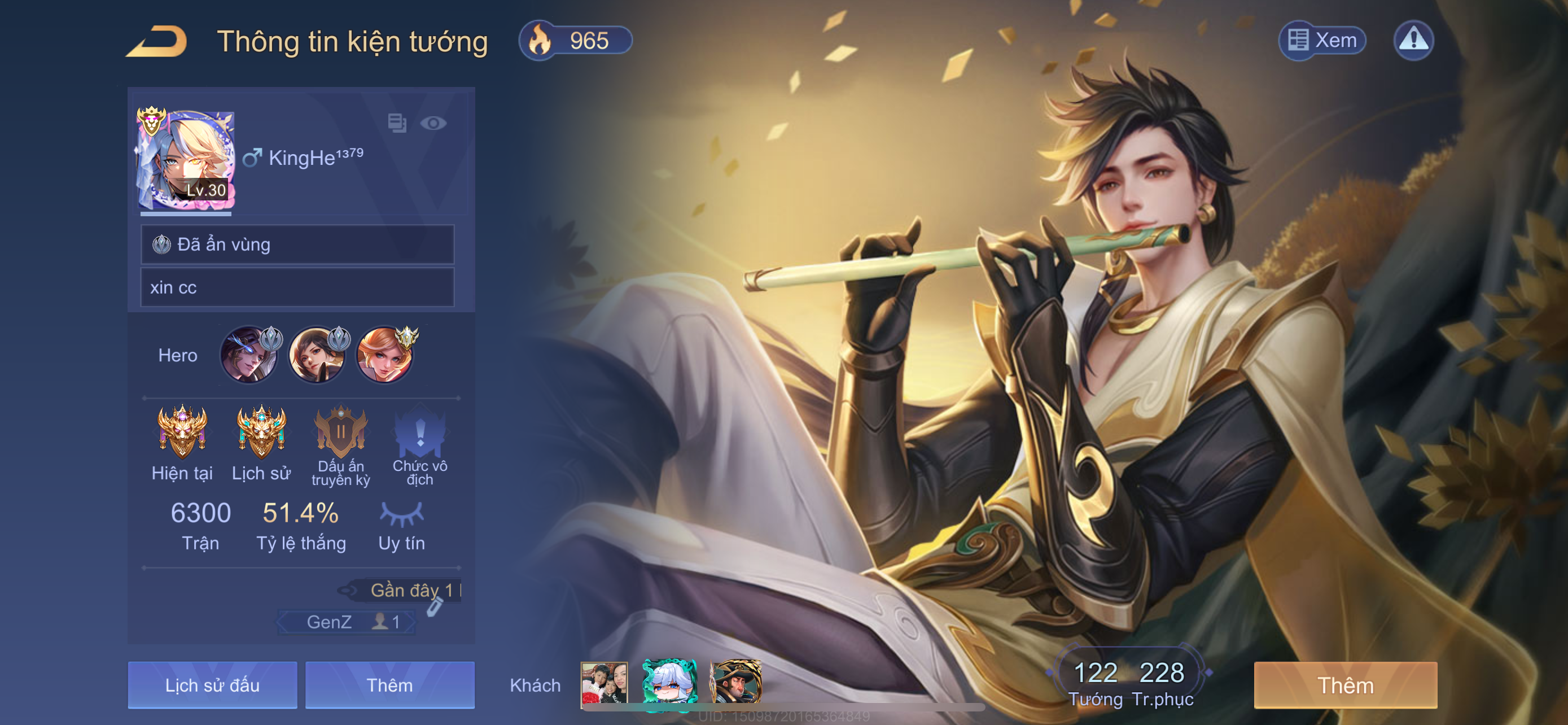Toggle the eye visibility icon
Viewport: 1568px width, 725px height.
(x=433, y=124)
